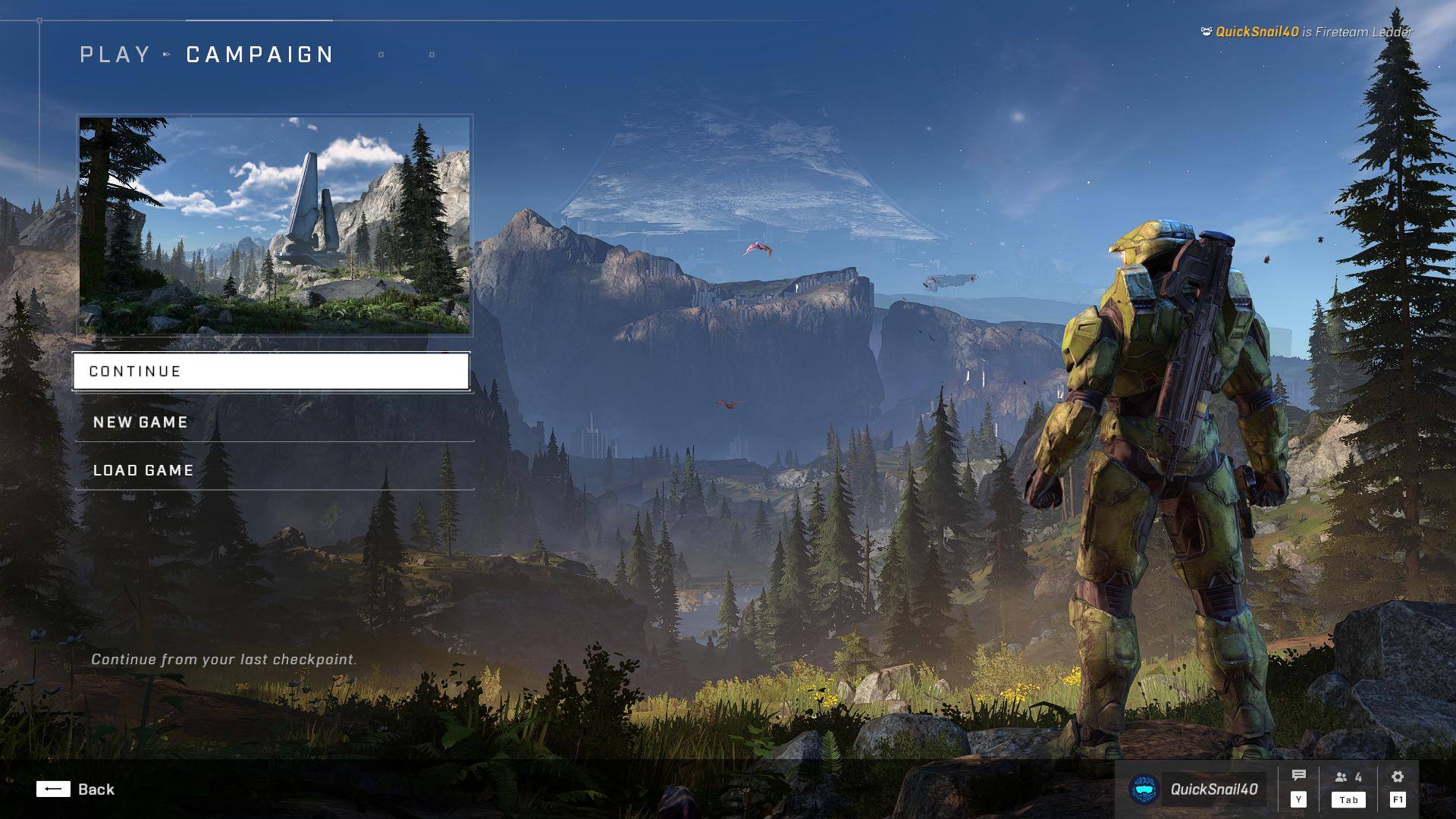
Task: Go back to the previous menu
Action: 76,789
